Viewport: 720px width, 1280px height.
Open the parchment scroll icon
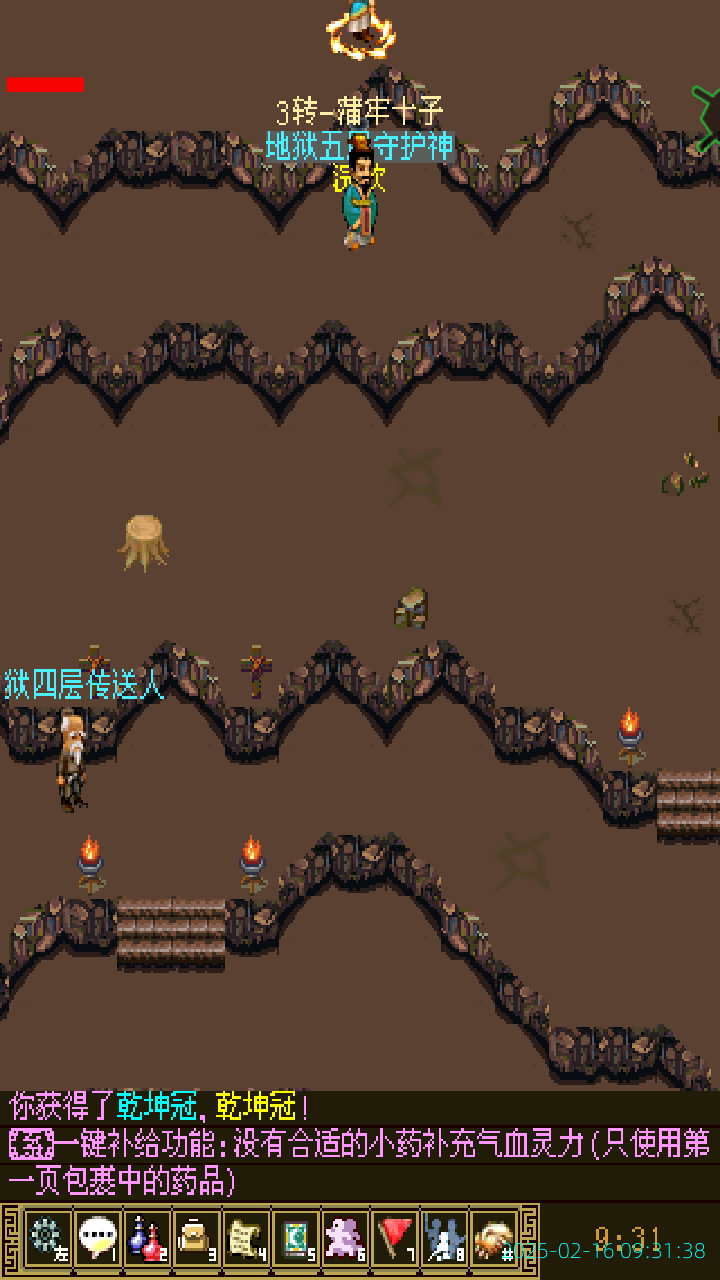click(x=245, y=1238)
